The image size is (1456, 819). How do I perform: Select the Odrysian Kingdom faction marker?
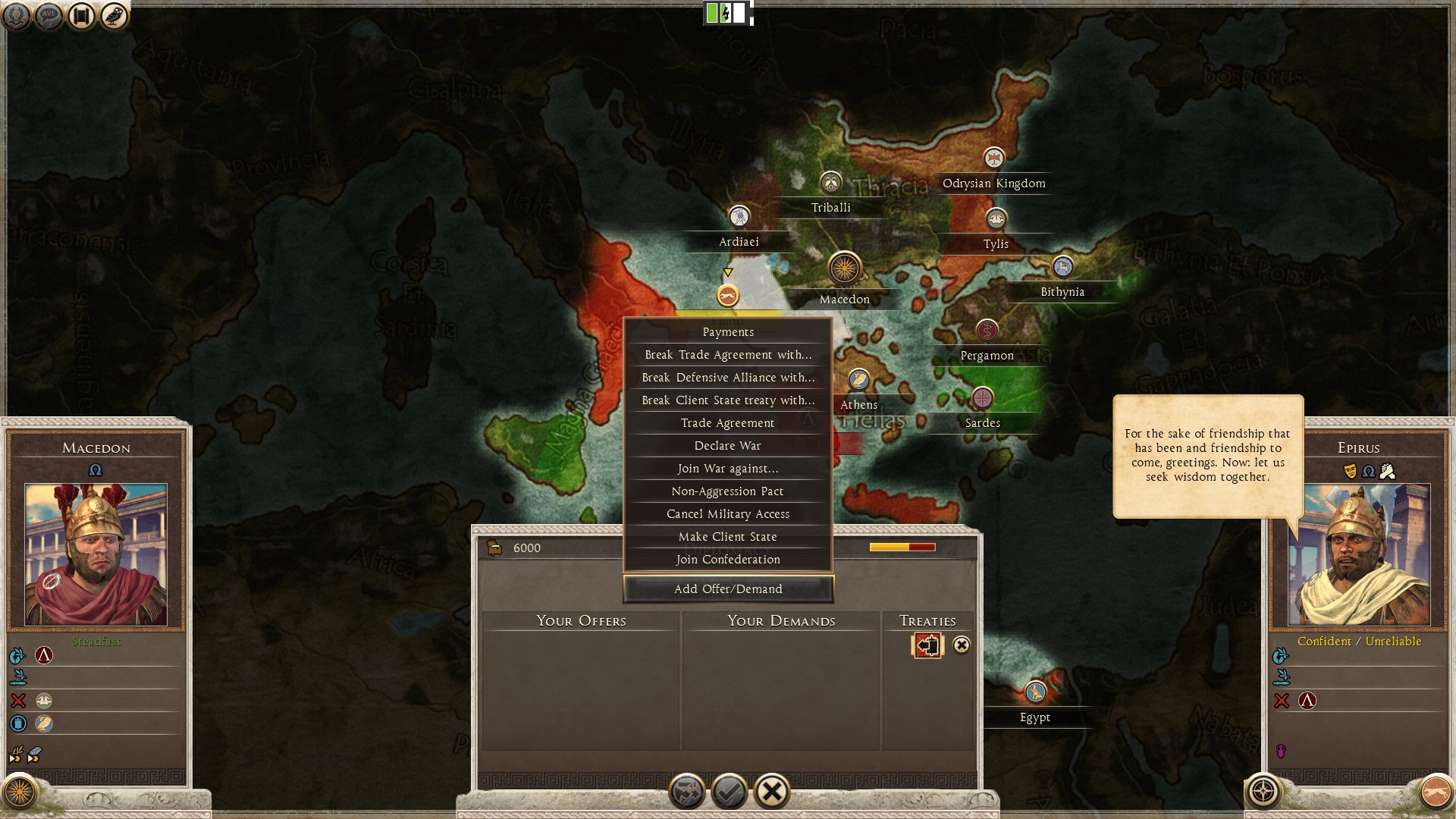[993, 158]
